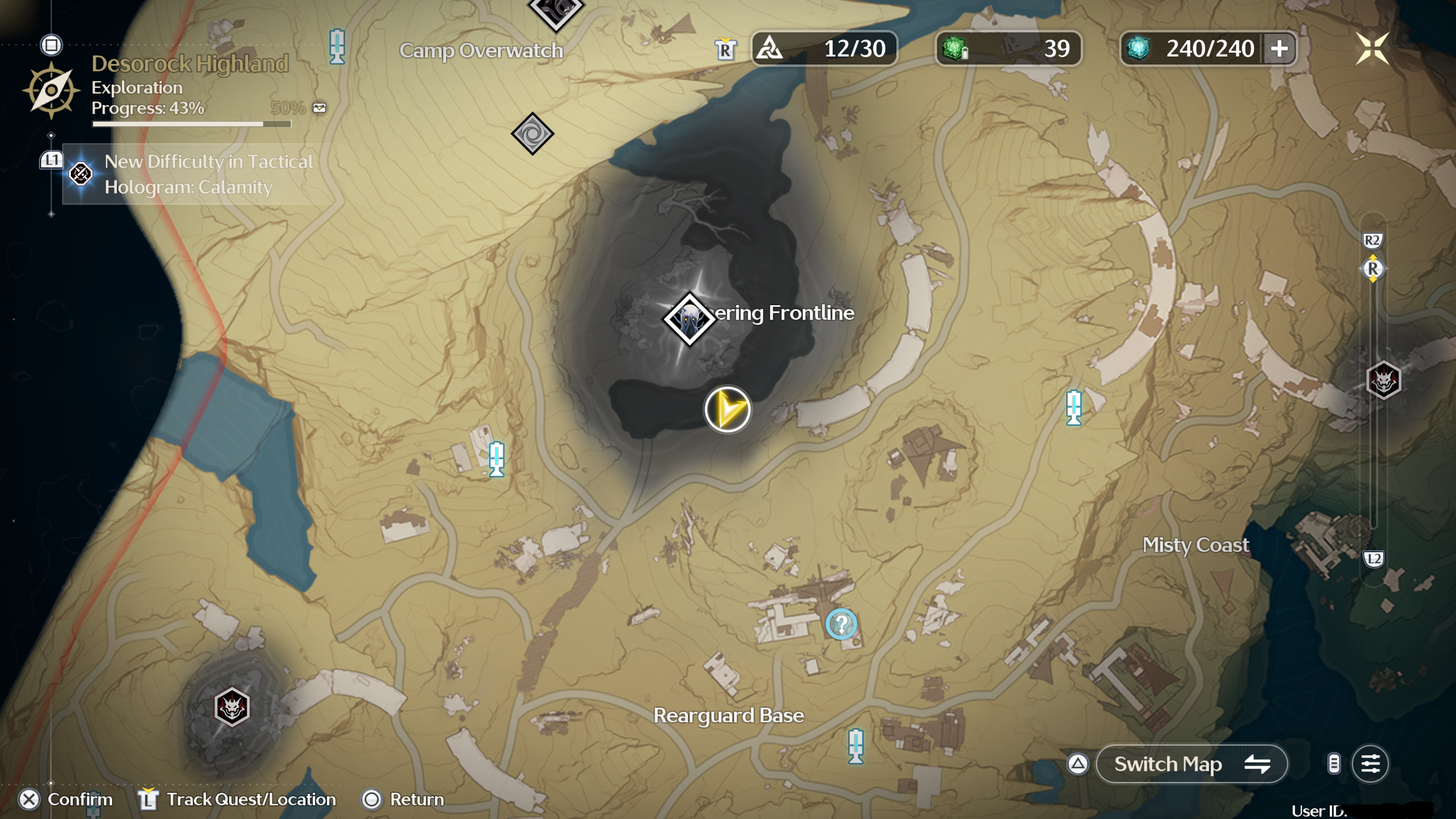Image resolution: width=1456 pixels, height=819 pixels.
Task: Select the swirl diamond marker near Camp Overwatch
Action: click(x=532, y=134)
